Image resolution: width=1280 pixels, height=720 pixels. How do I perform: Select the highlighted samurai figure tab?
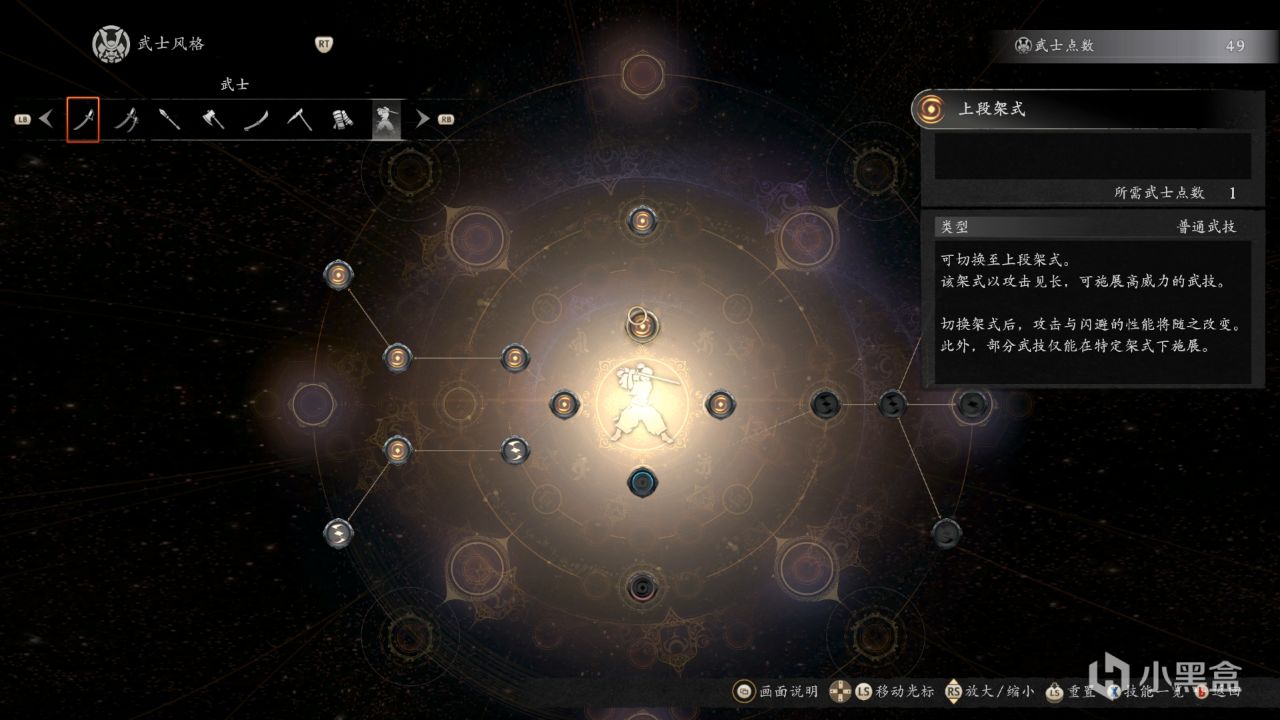coord(386,120)
